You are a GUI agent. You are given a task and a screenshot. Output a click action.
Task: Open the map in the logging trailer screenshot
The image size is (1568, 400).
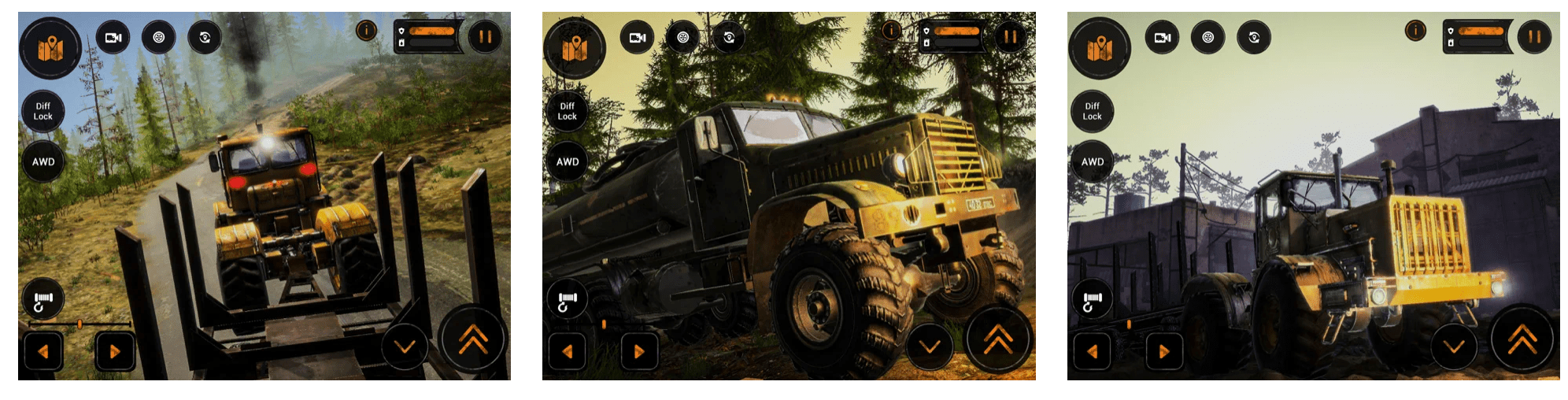(x=50, y=49)
